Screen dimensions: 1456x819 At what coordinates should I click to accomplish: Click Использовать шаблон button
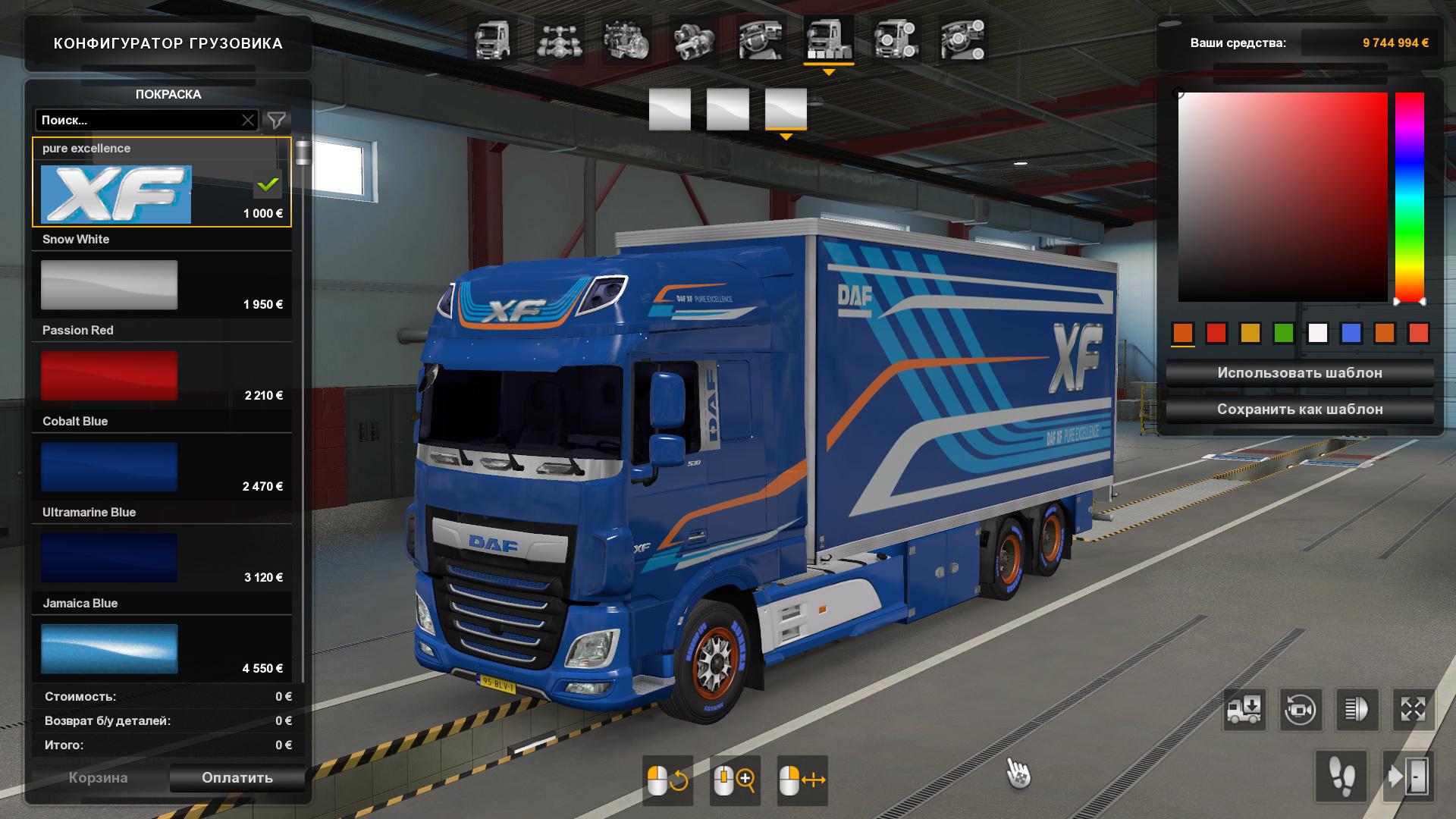click(x=1299, y=373)
